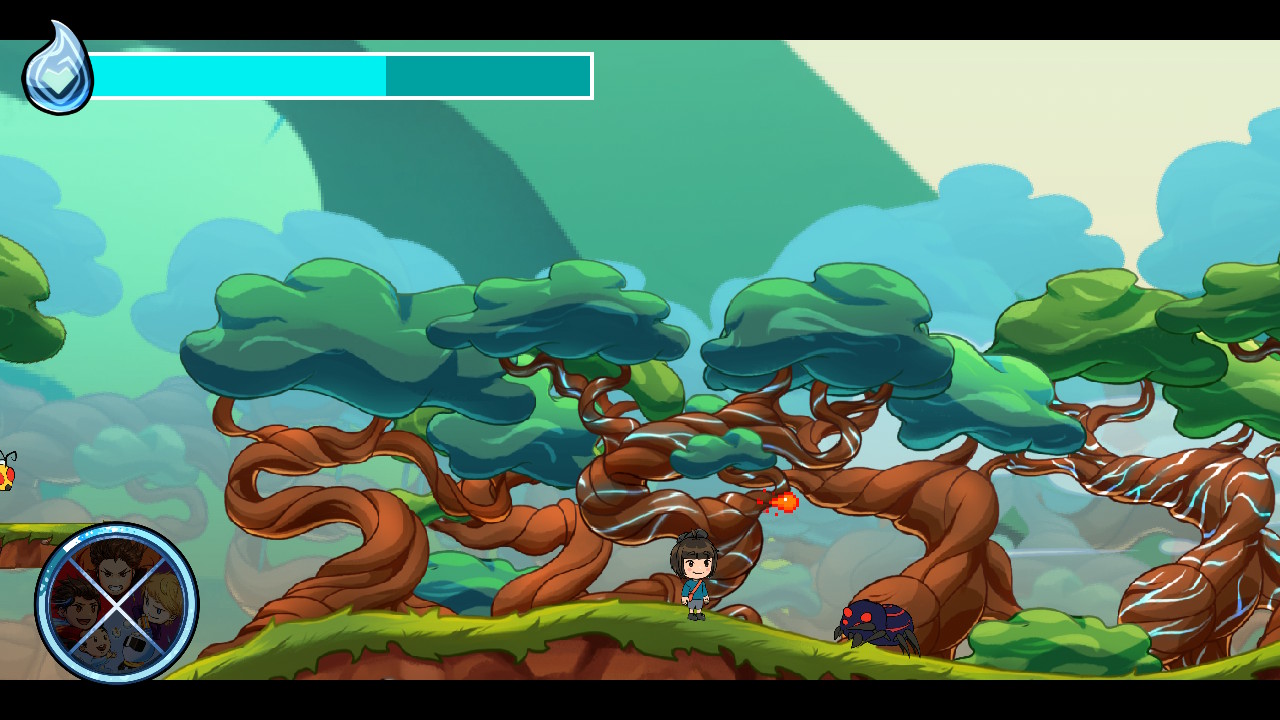This screenshot has height=720, width=1280.
Task: Click the X divider of the character wheel
Action: coord(118,604)
